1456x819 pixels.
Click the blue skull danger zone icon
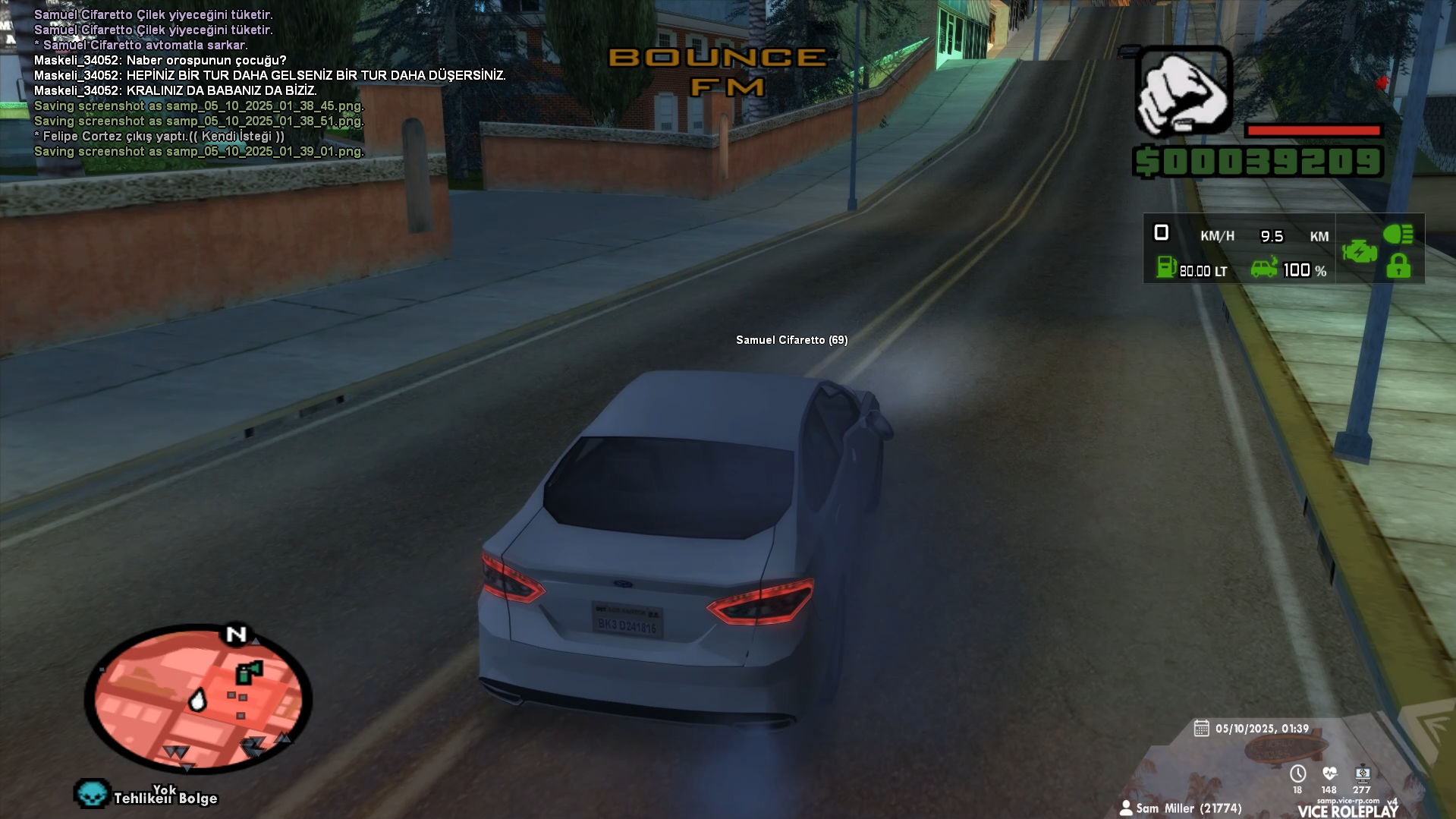[92, 794]
